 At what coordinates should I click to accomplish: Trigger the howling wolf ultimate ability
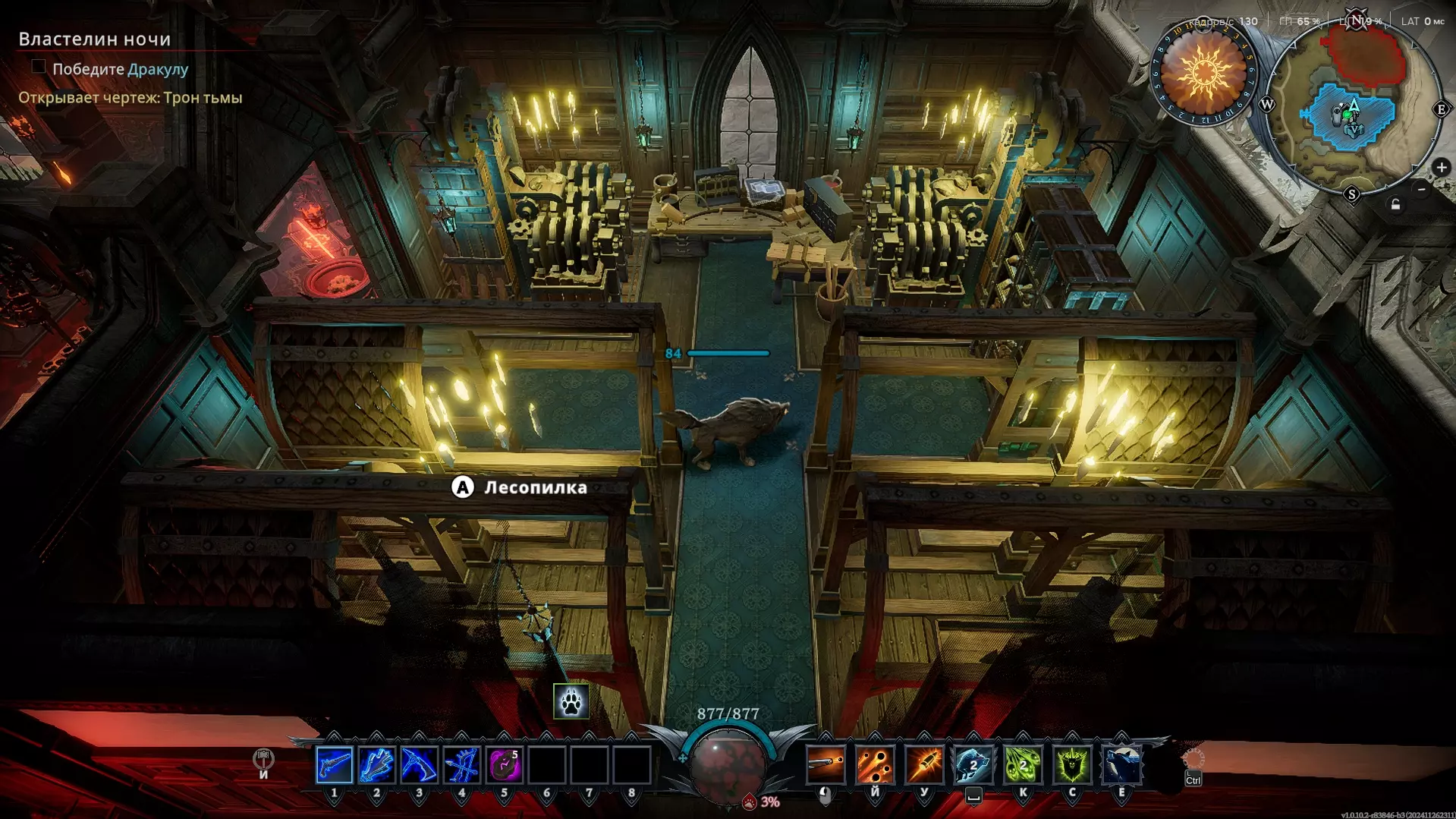1121,764
